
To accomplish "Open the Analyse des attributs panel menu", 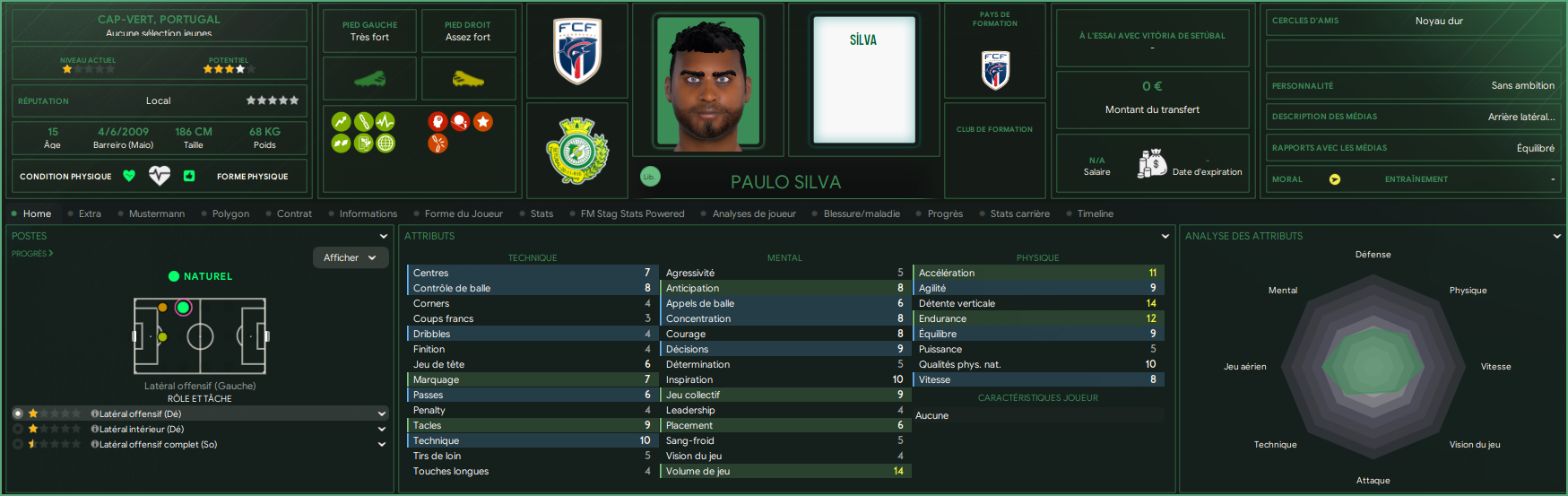I will point(1556,236).
